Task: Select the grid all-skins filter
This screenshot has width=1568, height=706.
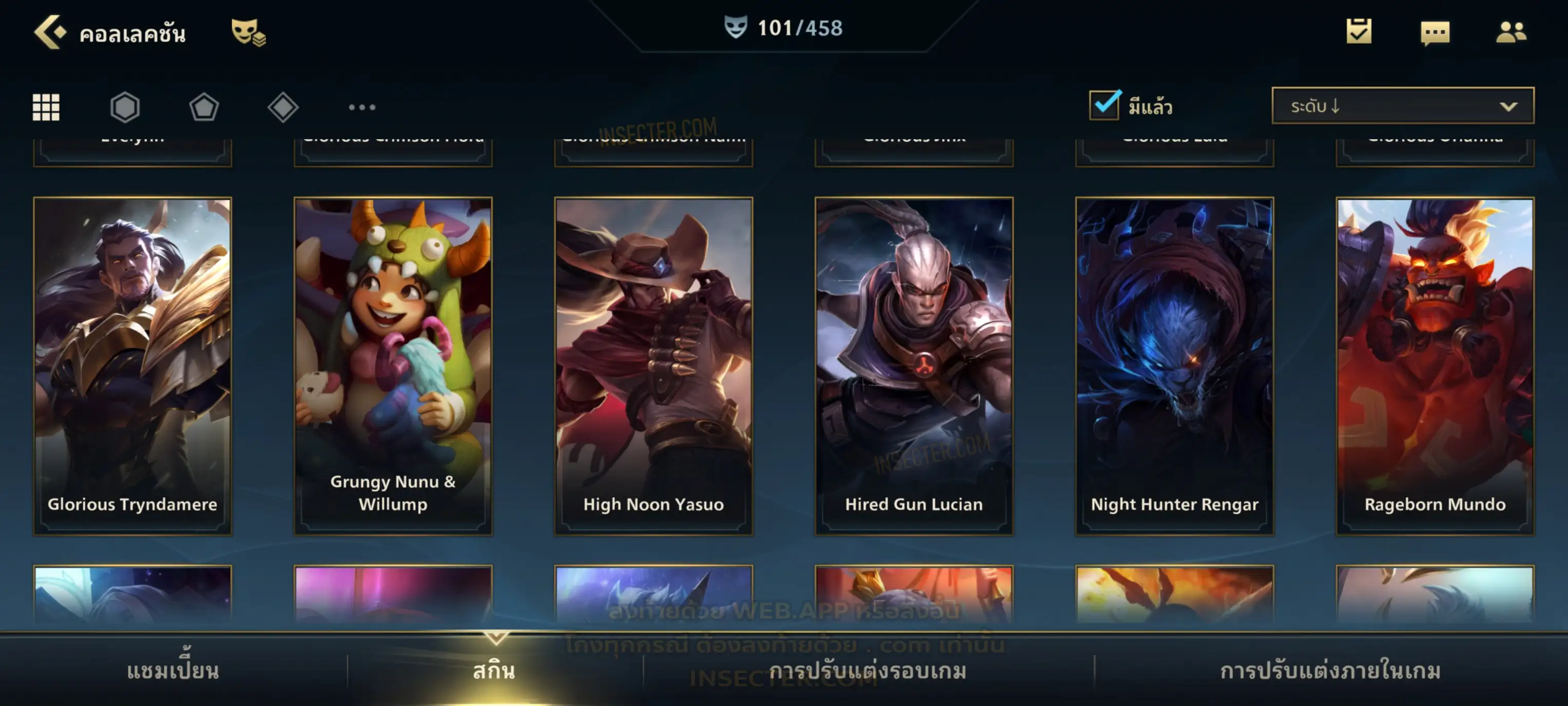Action: tap(46, 107)
